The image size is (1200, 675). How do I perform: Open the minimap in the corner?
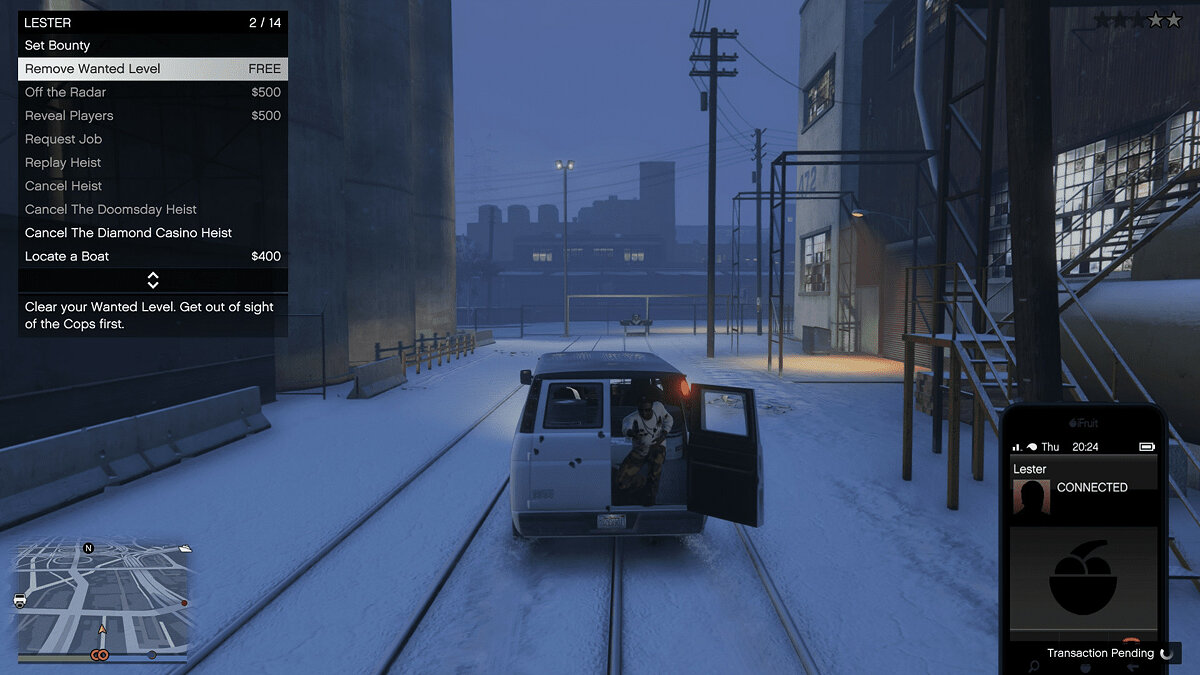(101, 602)
